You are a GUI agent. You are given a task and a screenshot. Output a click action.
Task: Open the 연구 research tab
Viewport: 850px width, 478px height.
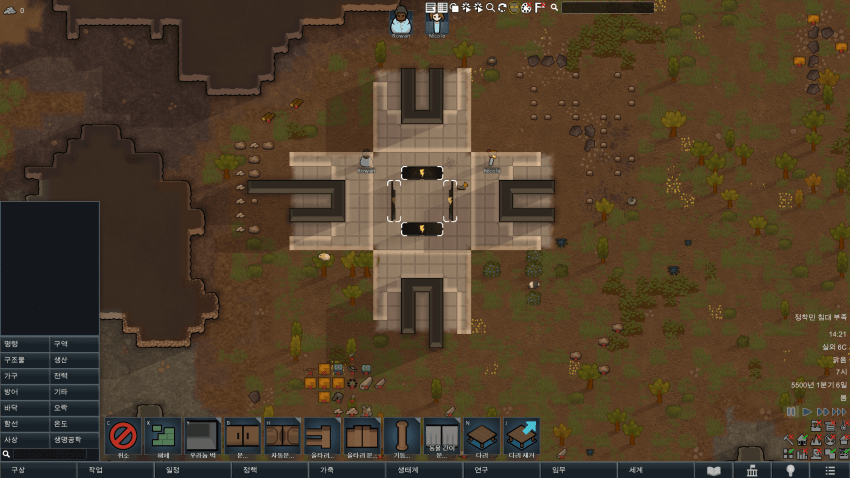(x=481, y=470)
